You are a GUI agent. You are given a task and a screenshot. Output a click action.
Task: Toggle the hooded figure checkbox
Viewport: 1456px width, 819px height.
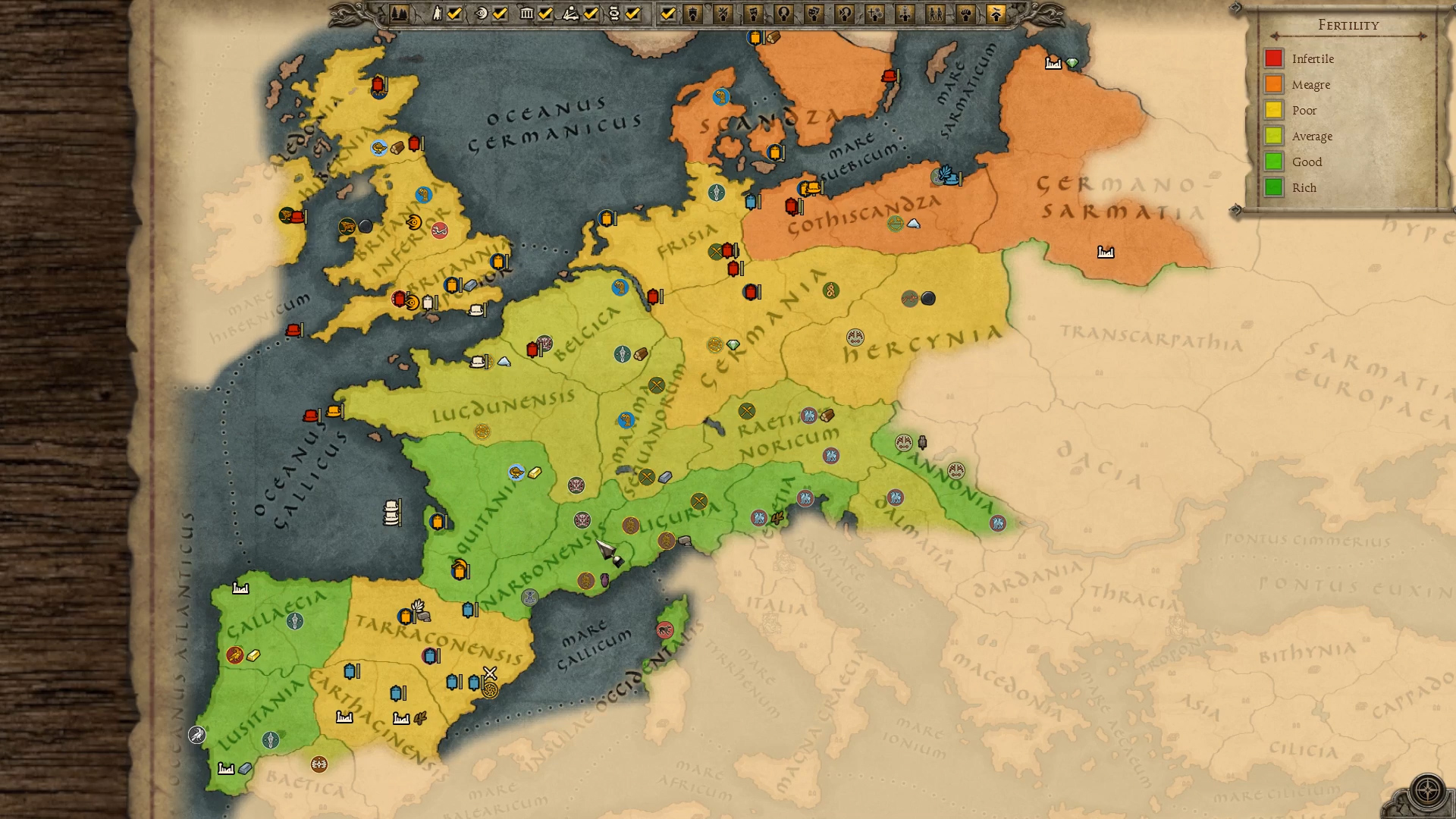[455, 14]
